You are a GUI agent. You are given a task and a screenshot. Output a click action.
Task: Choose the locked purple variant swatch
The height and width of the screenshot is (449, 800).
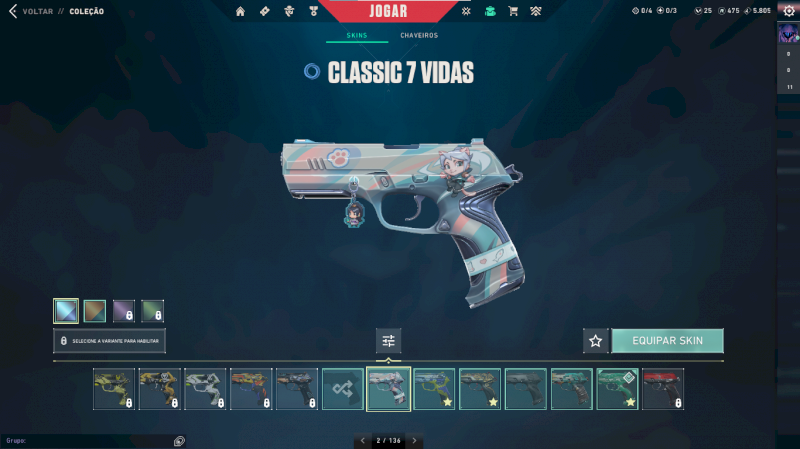coord(123,311)
